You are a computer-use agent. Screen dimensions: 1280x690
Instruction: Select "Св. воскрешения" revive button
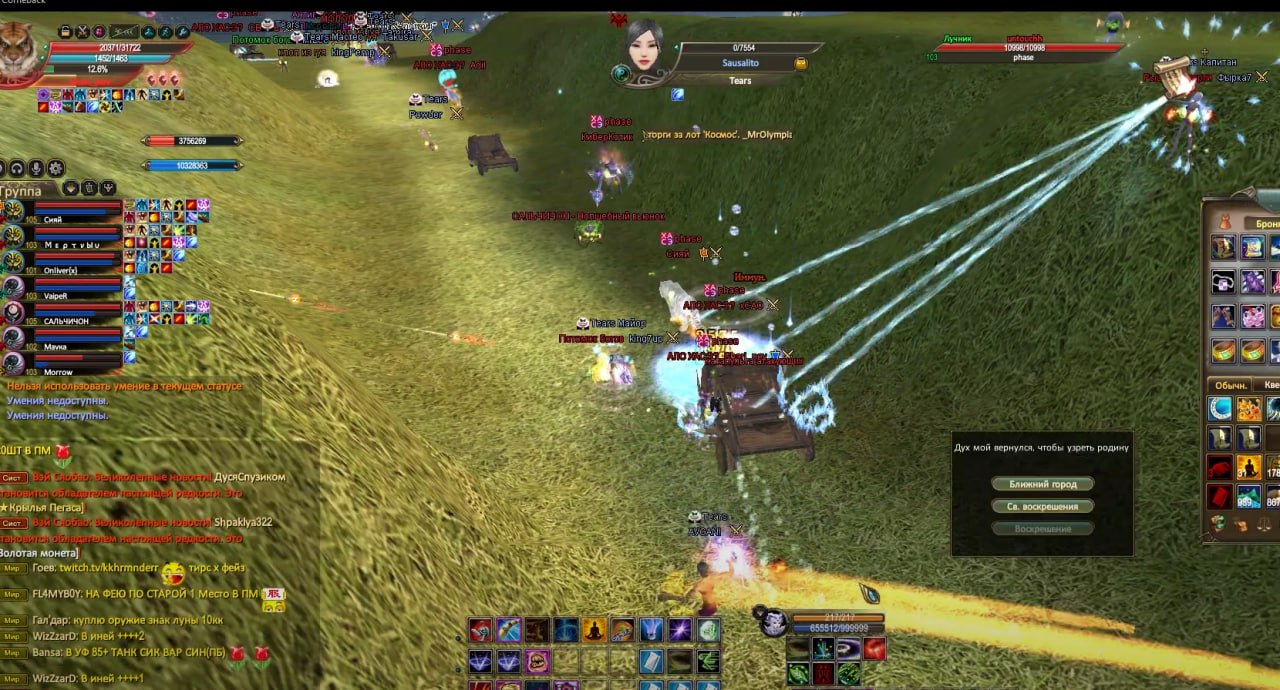1042,507
